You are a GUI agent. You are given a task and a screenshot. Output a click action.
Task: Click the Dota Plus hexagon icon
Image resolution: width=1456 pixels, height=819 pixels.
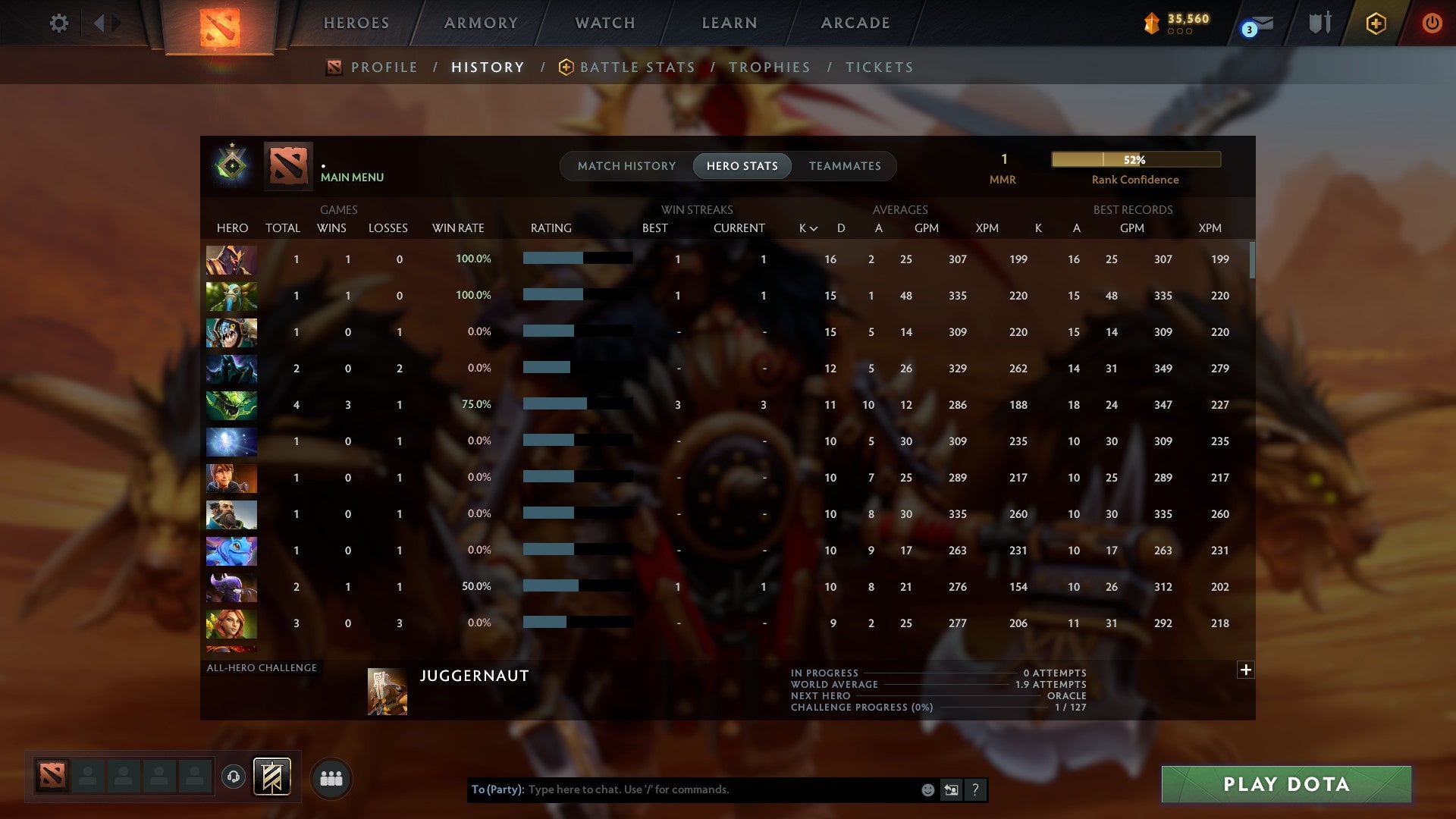(x=1376, y=24)
